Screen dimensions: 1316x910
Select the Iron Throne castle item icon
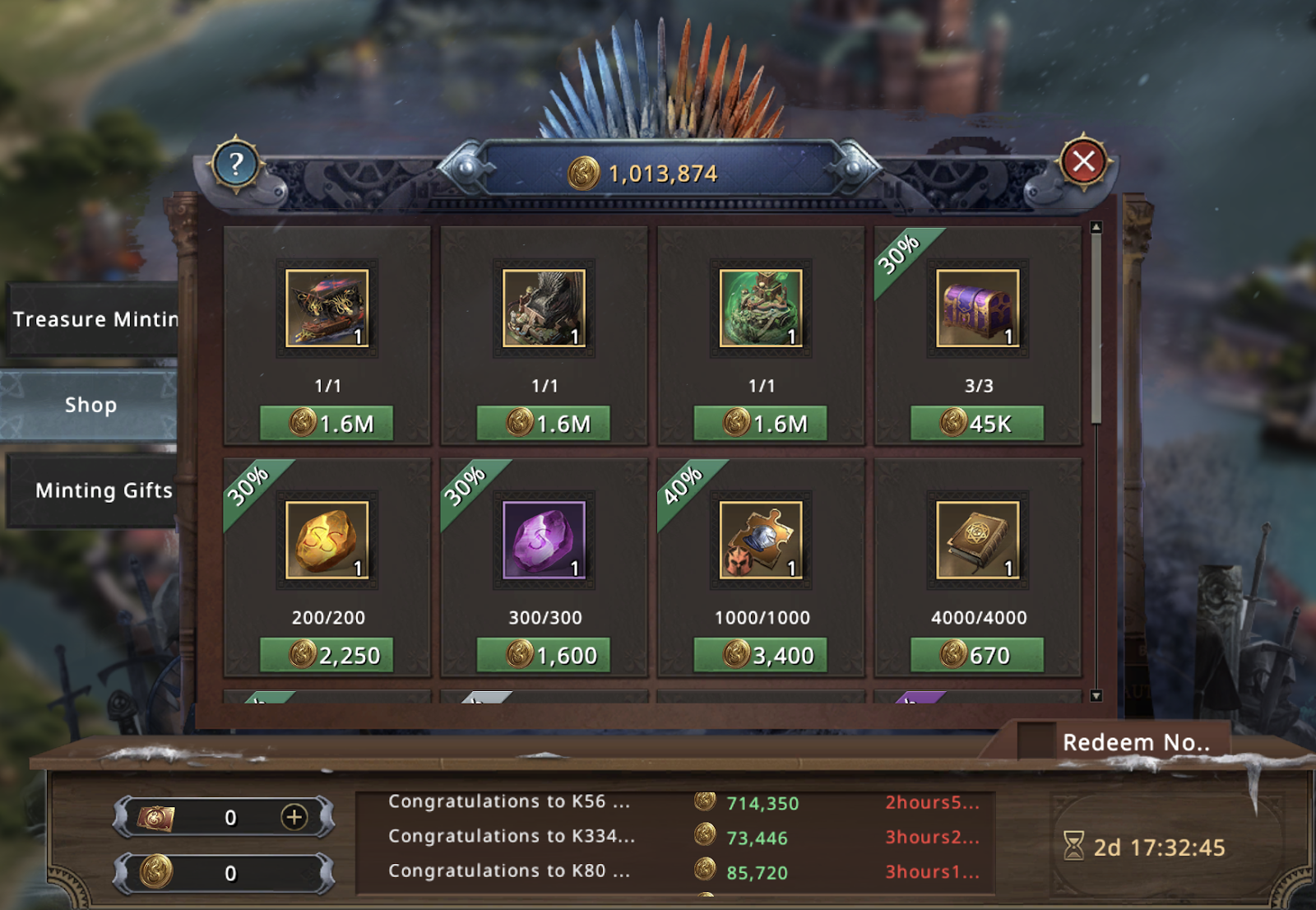(x=544, y=309)
